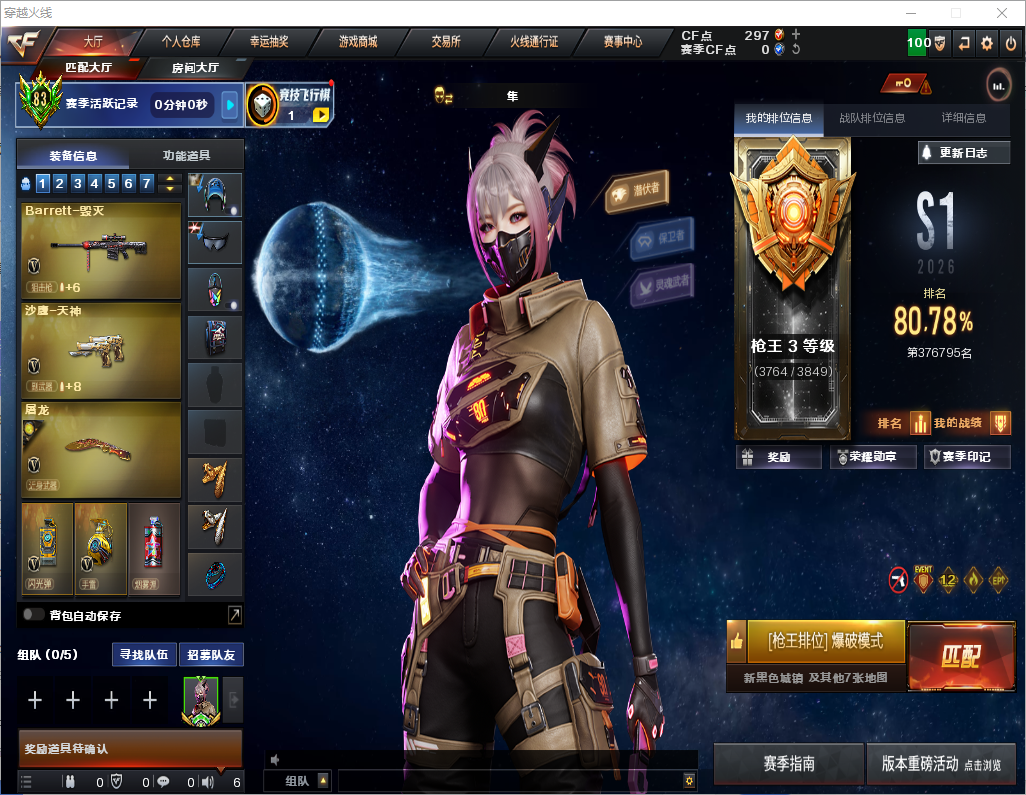View 战队排位信息 tab
Viewport: 1026px width, 795px height.
click(872, 118)
